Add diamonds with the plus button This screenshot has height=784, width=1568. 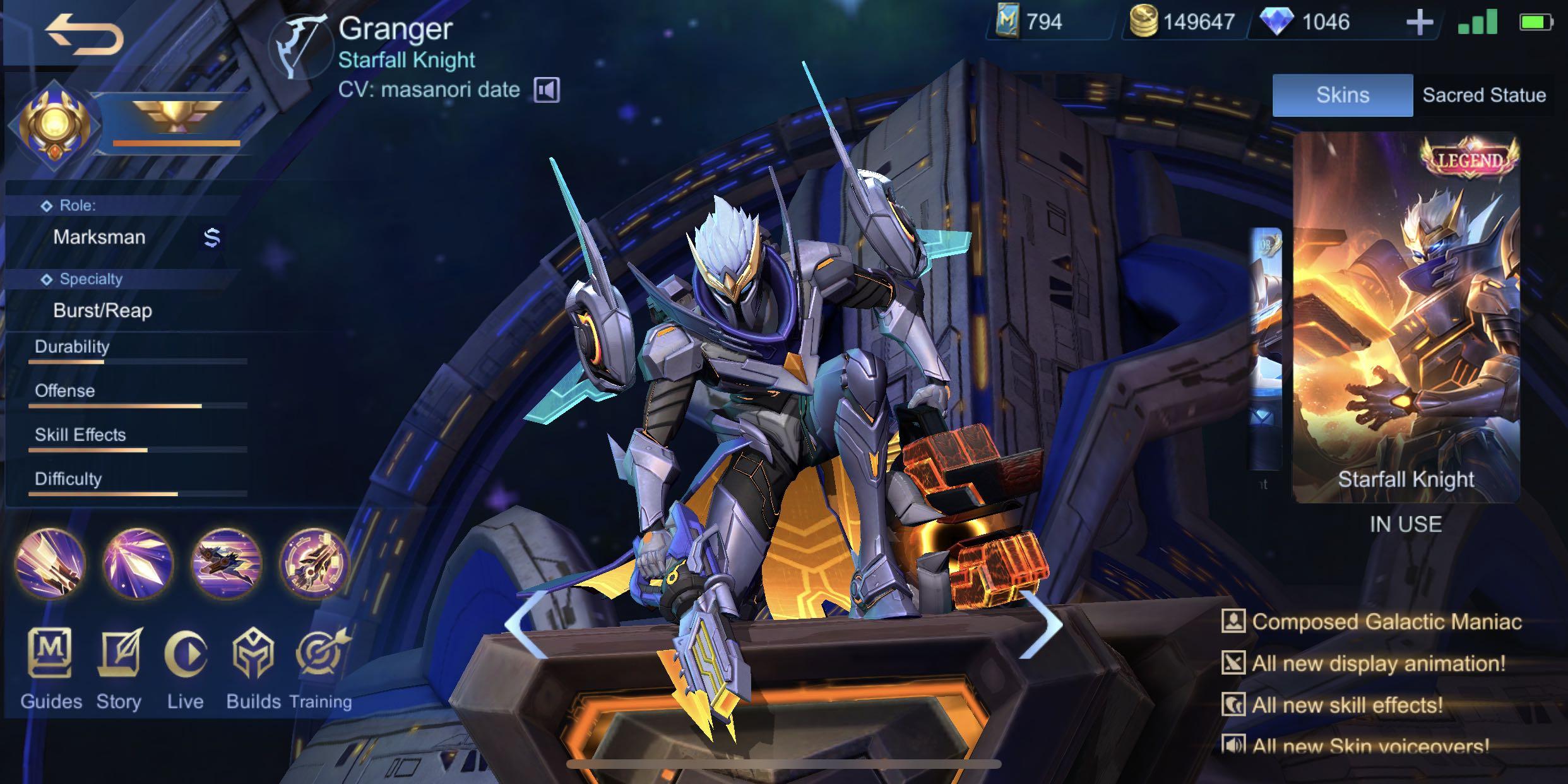pos(1420,23)
